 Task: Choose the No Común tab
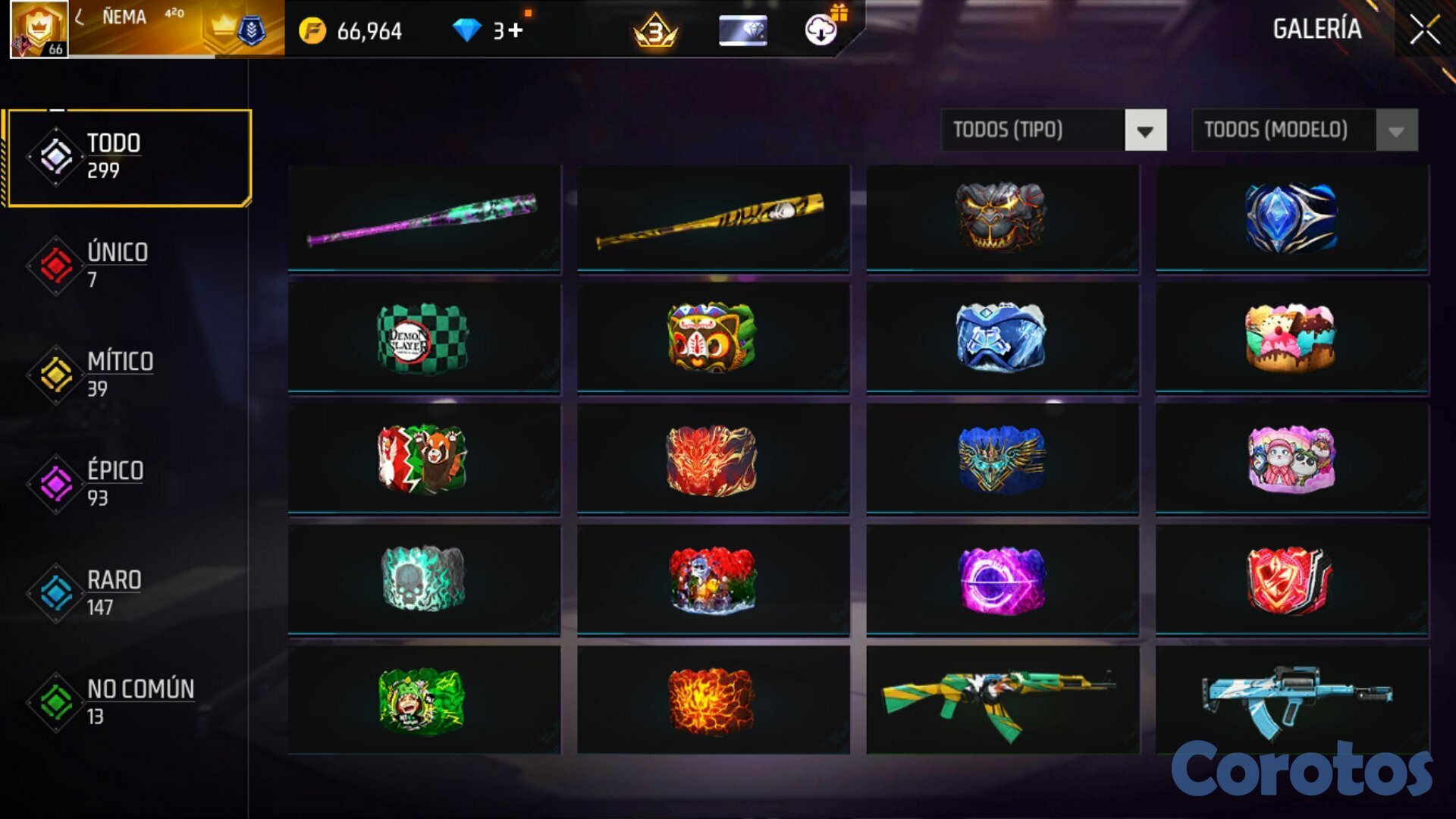140,701
